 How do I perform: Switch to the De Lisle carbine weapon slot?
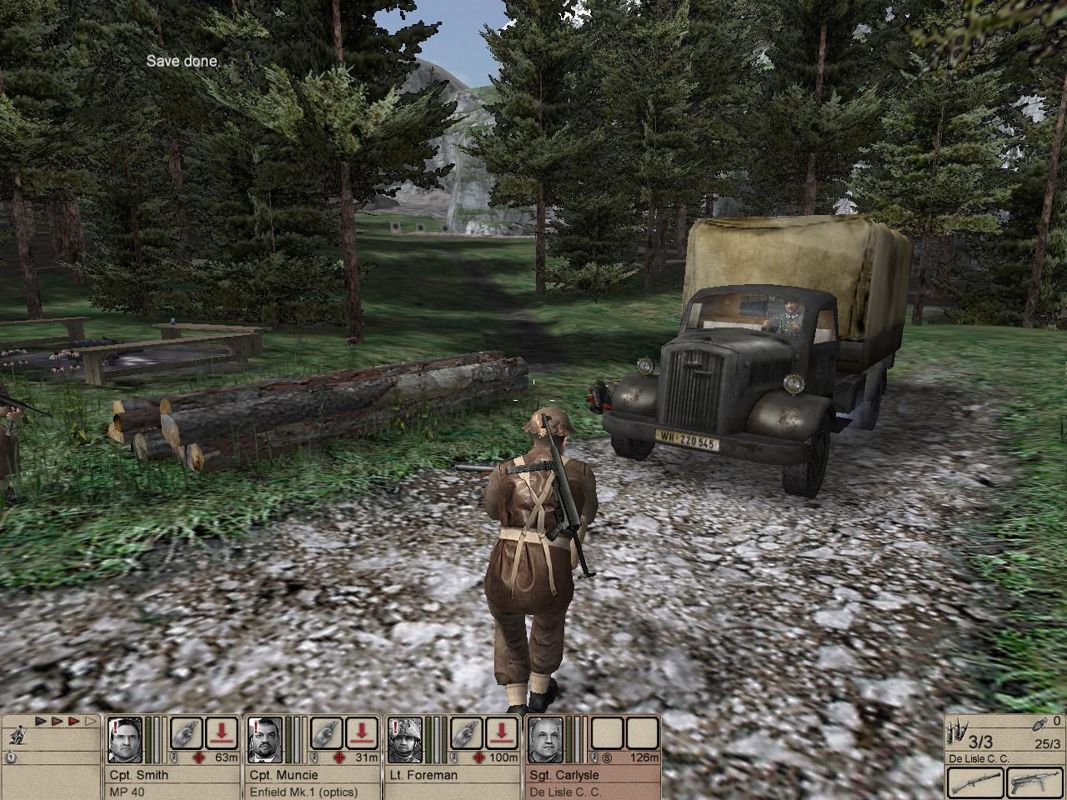[975, 782]
